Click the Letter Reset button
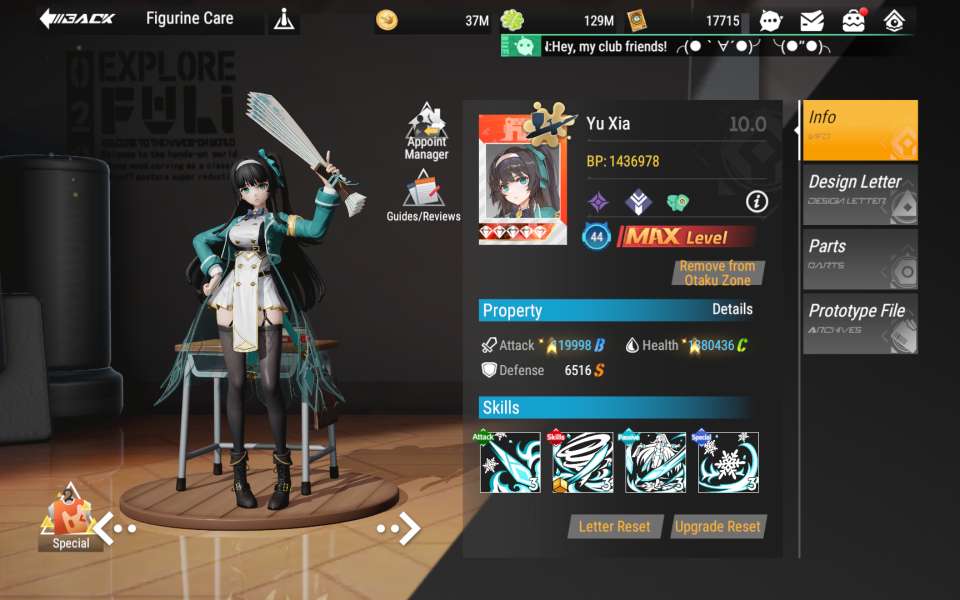This screenshot has height=600, width=960. (x=614, y=527)
